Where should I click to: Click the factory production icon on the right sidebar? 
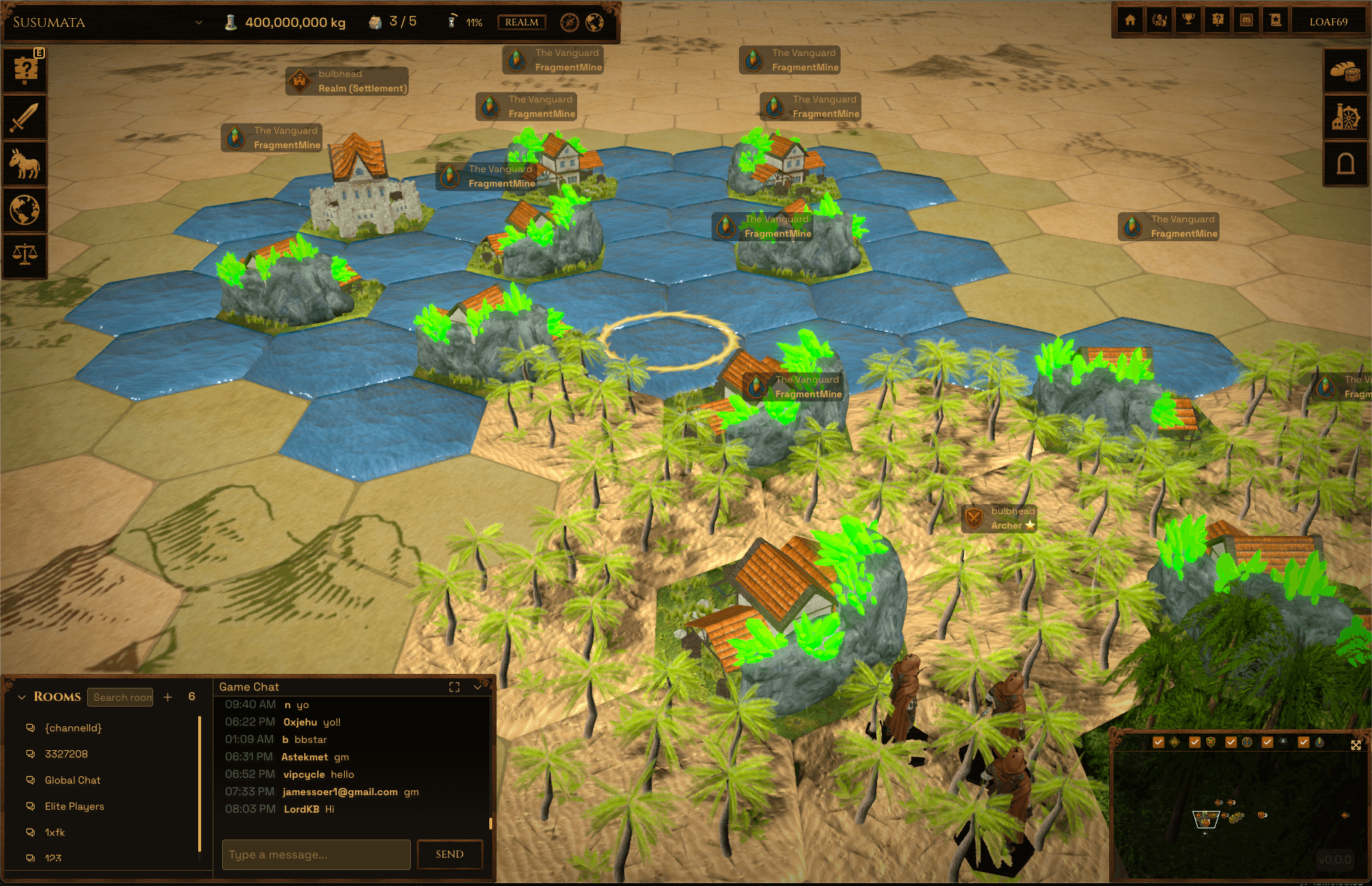1347,117
